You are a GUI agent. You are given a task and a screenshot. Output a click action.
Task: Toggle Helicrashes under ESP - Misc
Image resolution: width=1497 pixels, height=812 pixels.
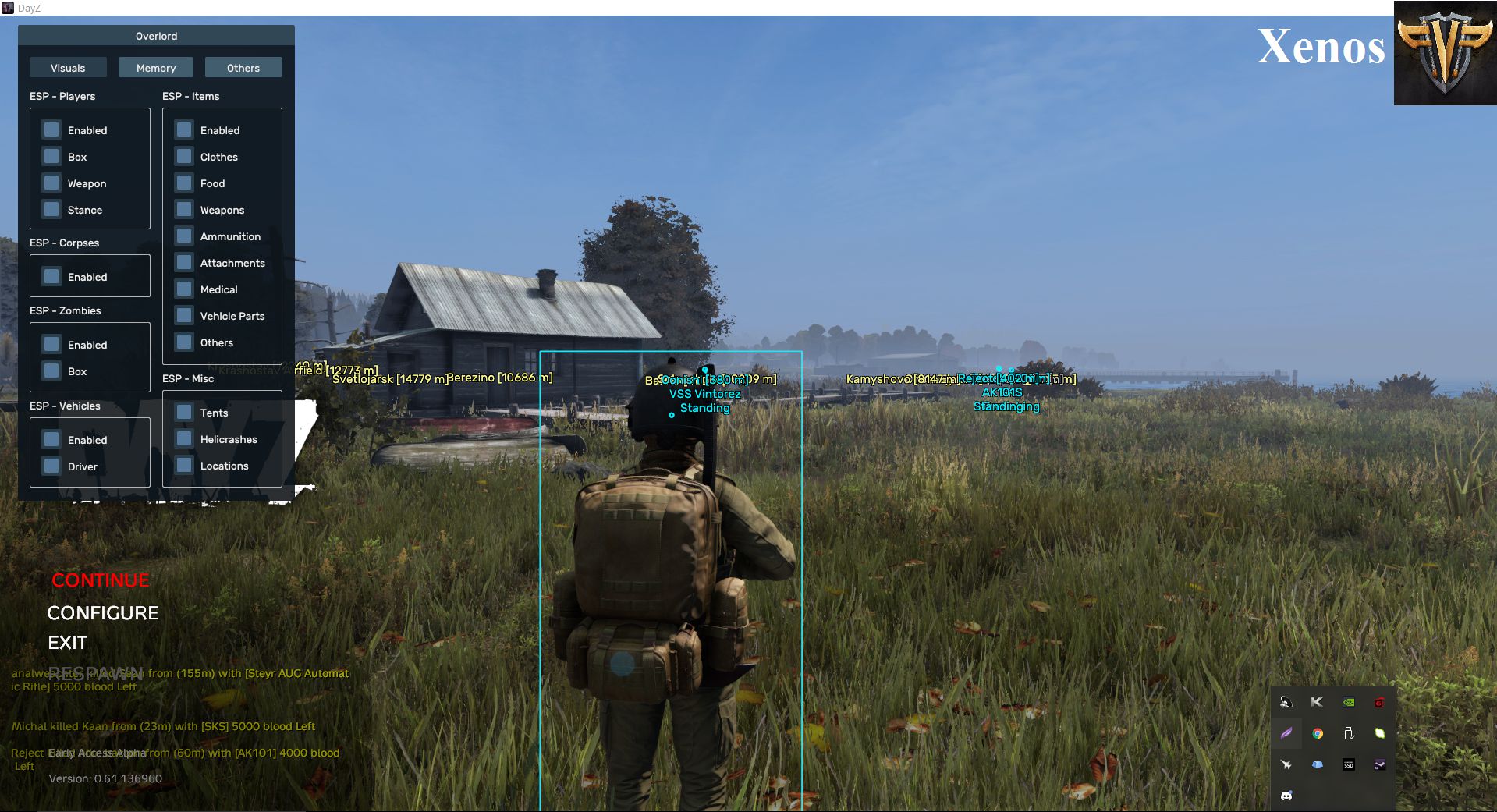(183, 438)
